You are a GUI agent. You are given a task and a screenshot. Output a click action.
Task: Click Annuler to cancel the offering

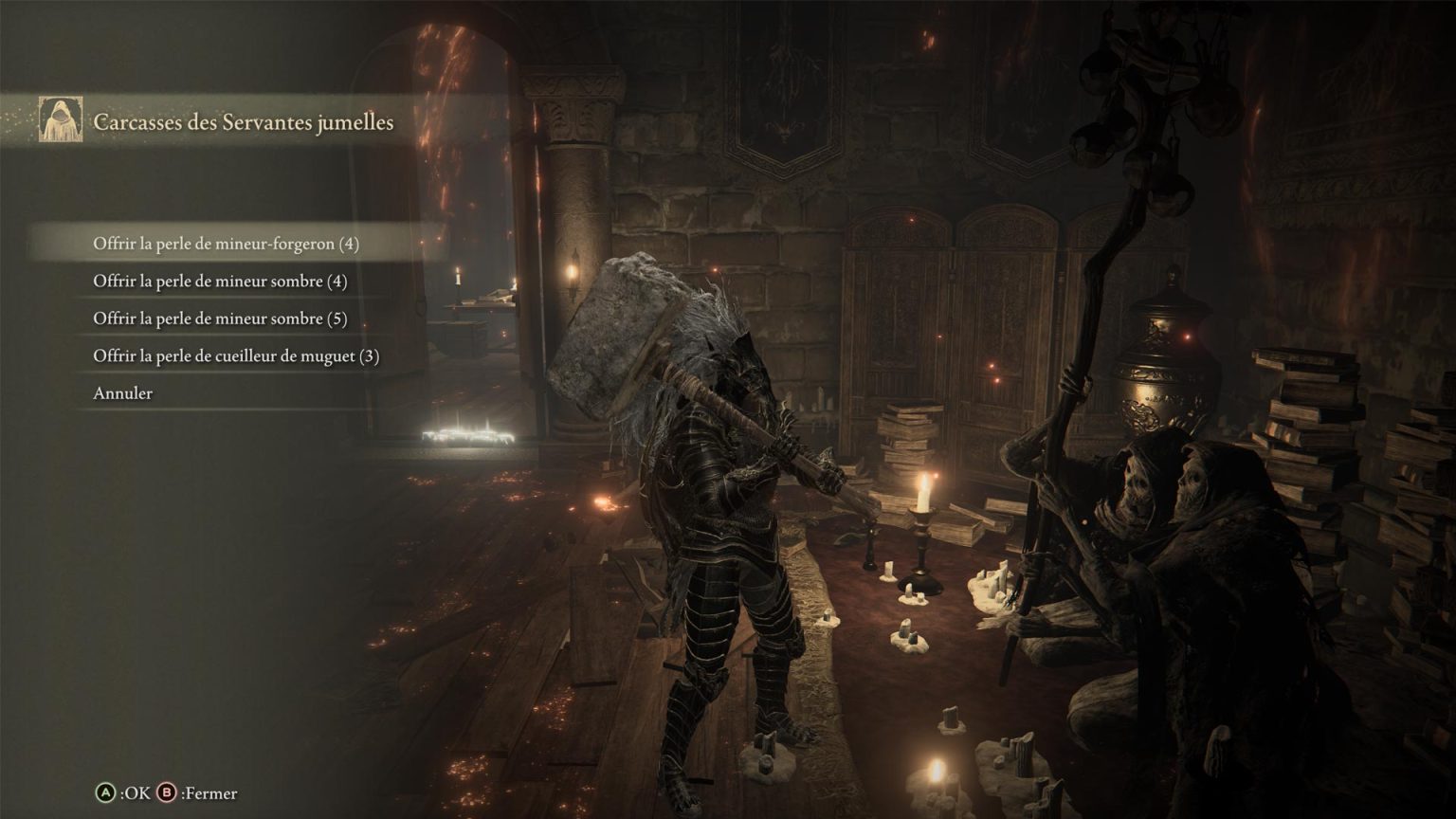tap(122, 393)
